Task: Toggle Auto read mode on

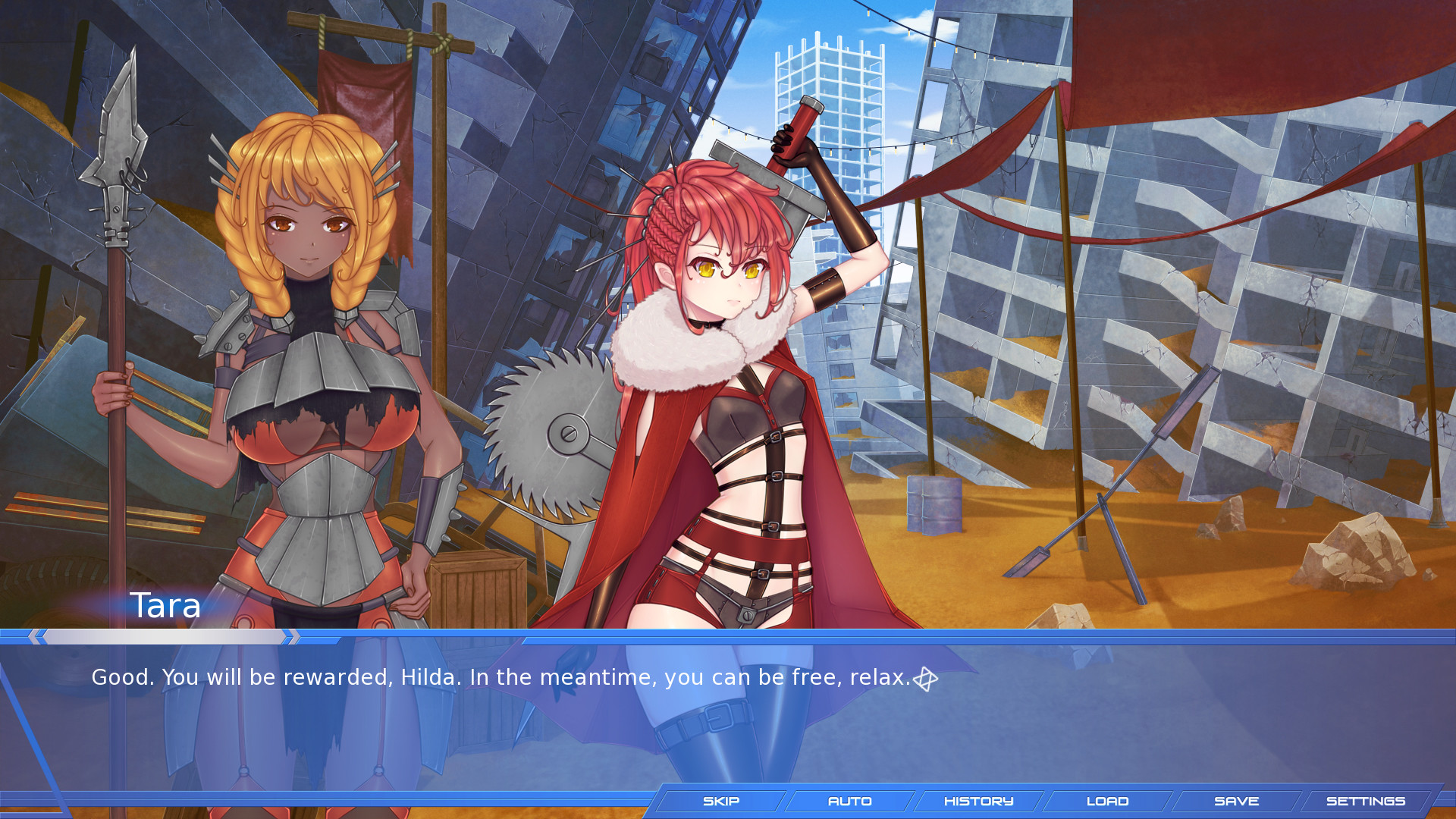Action: point(849,801)
